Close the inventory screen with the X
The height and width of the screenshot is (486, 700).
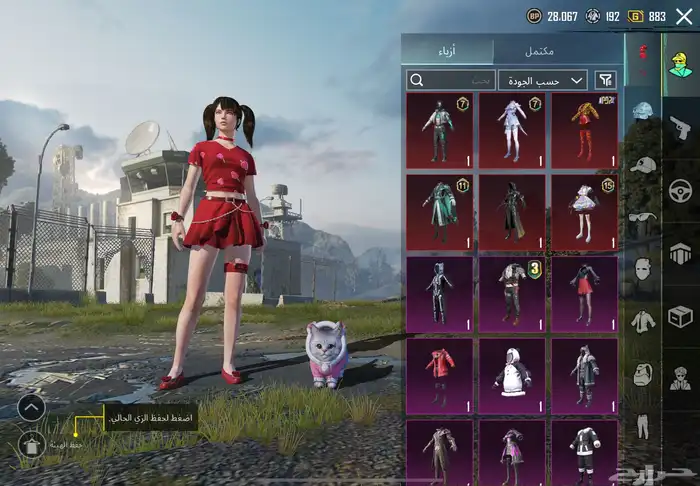point(683,16)
